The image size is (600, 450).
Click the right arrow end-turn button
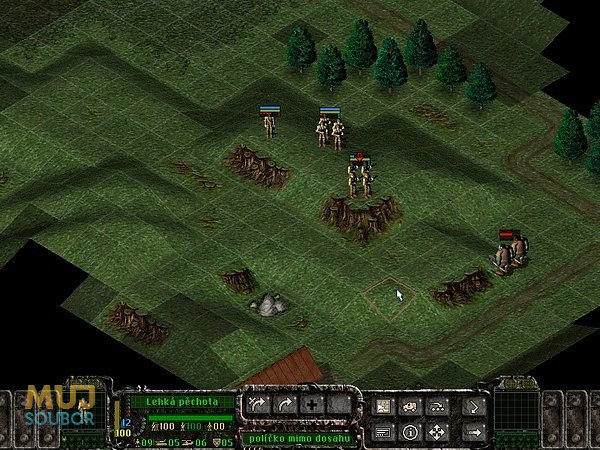[474, 432]
